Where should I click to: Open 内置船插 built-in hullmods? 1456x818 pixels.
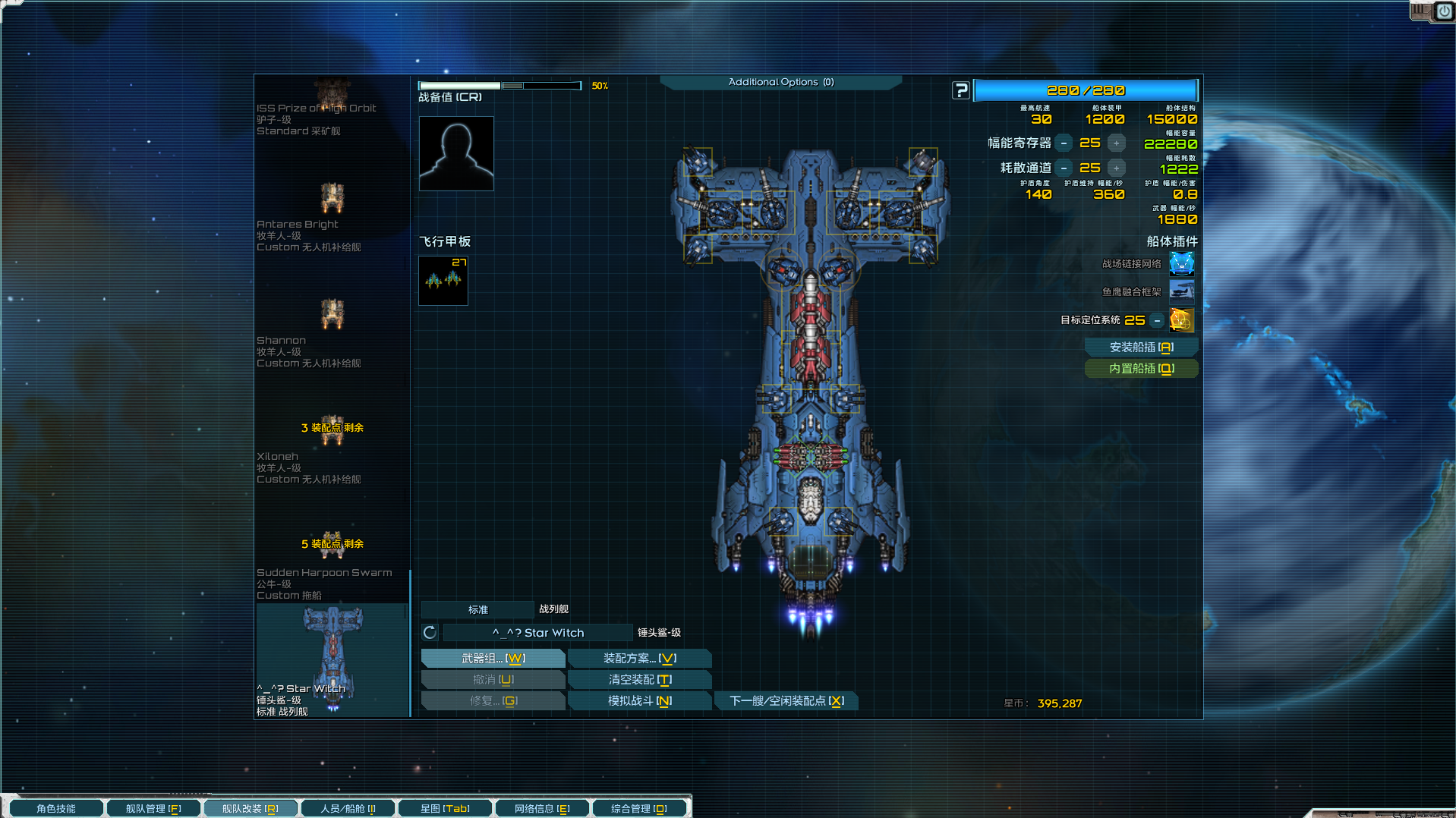click(1141, 369)
